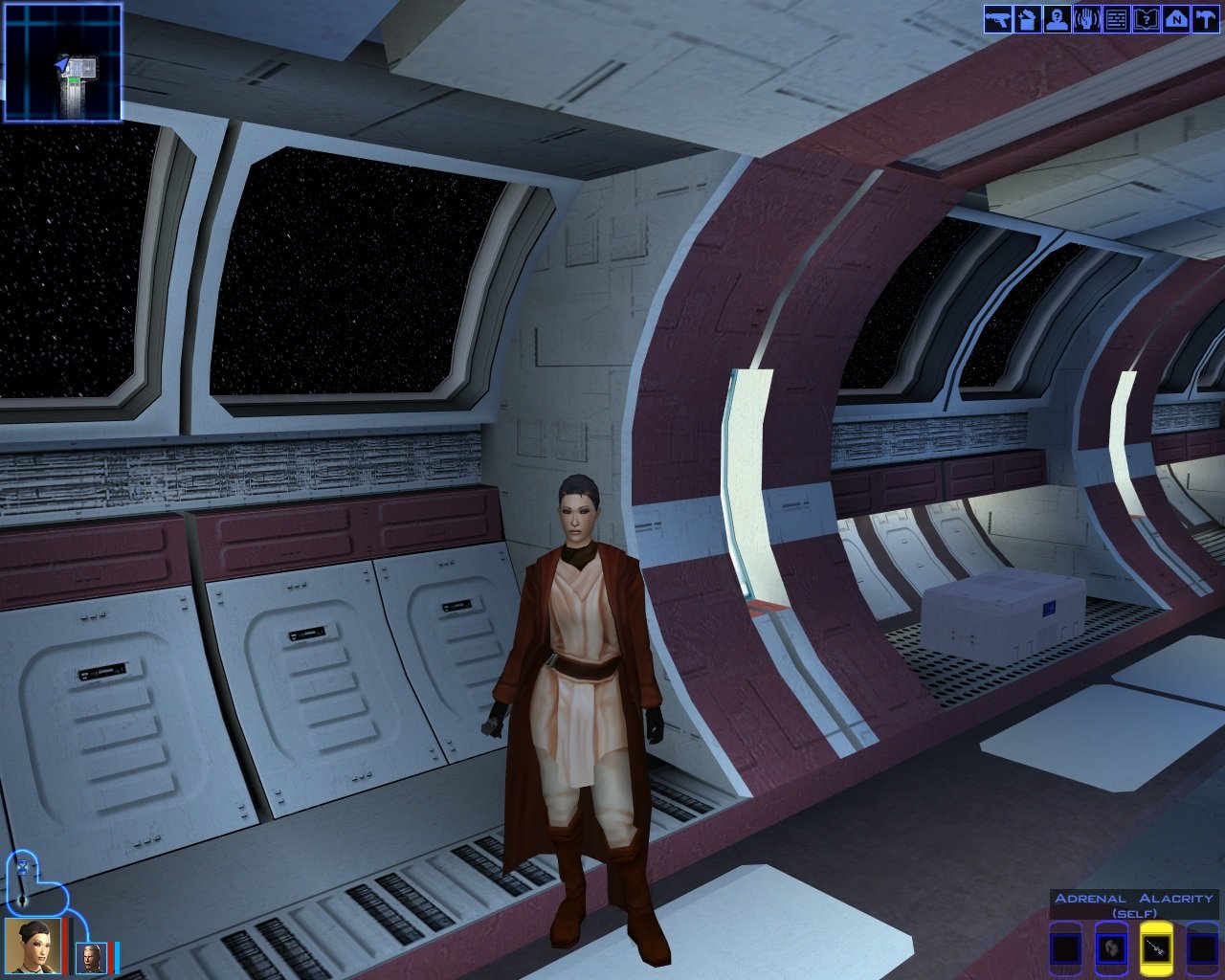Switch to the grey-haired companion portrait
1225x980 pixels.
(x=89, y=957)
